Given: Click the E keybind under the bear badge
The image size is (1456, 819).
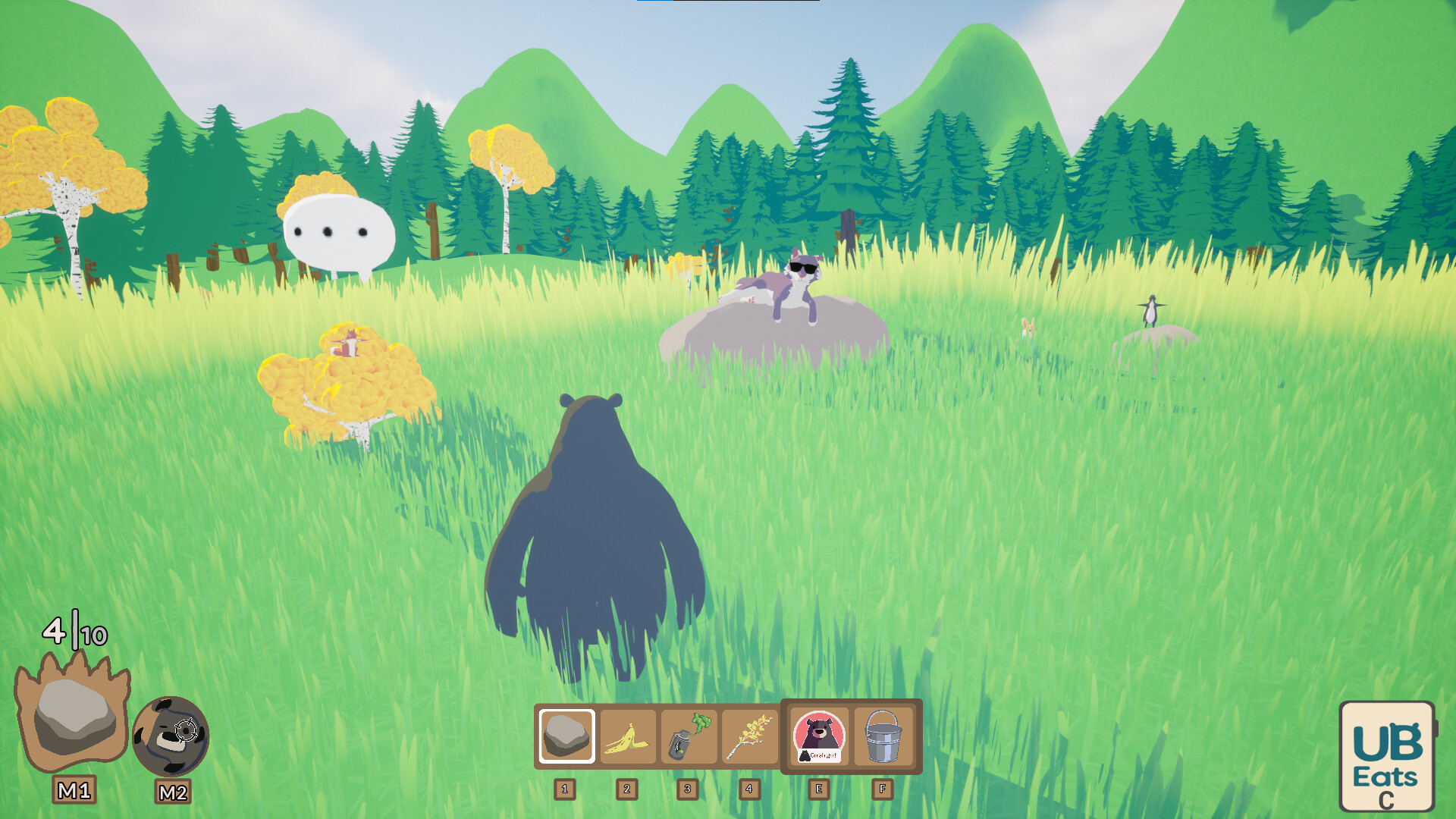Looking at the screenshot, I should pos(817,789).
